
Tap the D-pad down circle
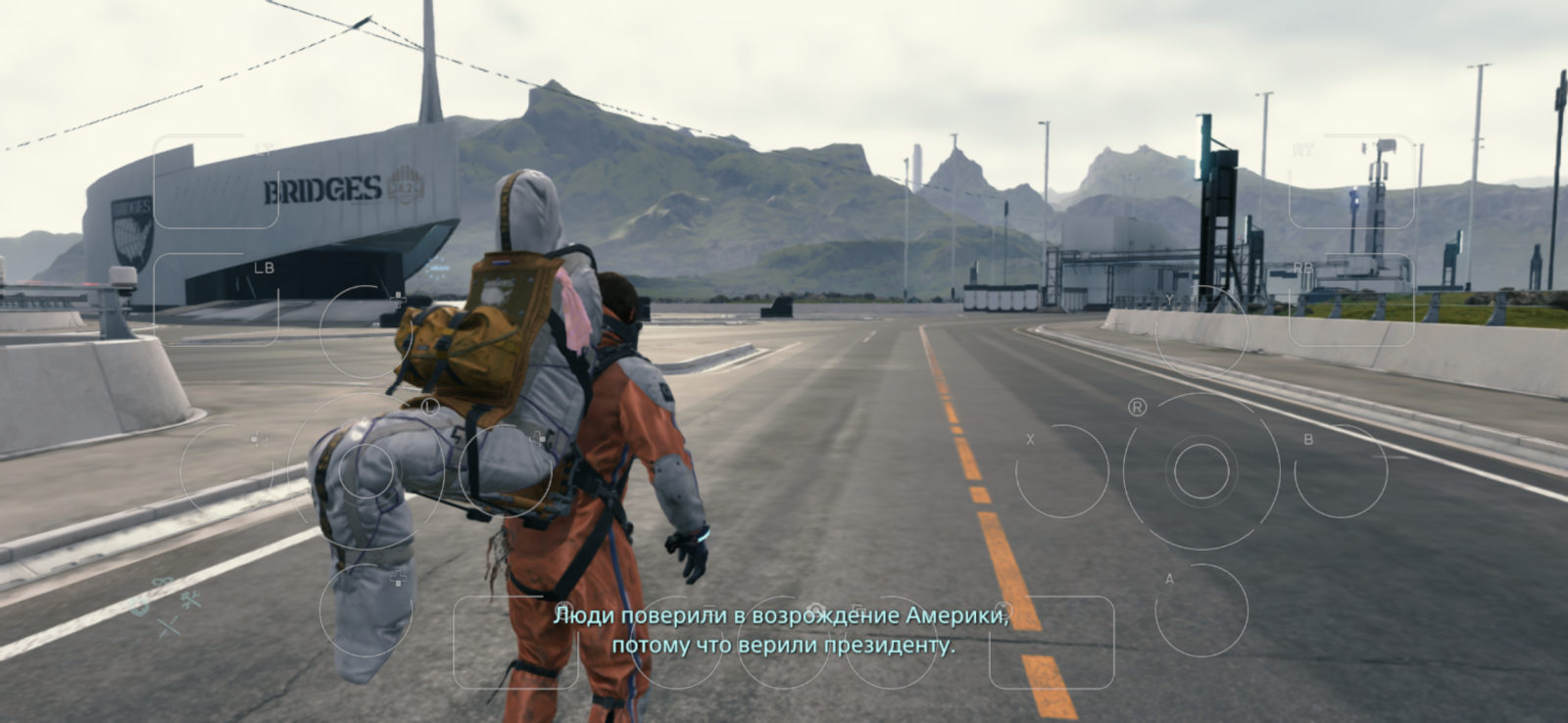point(366,610)
